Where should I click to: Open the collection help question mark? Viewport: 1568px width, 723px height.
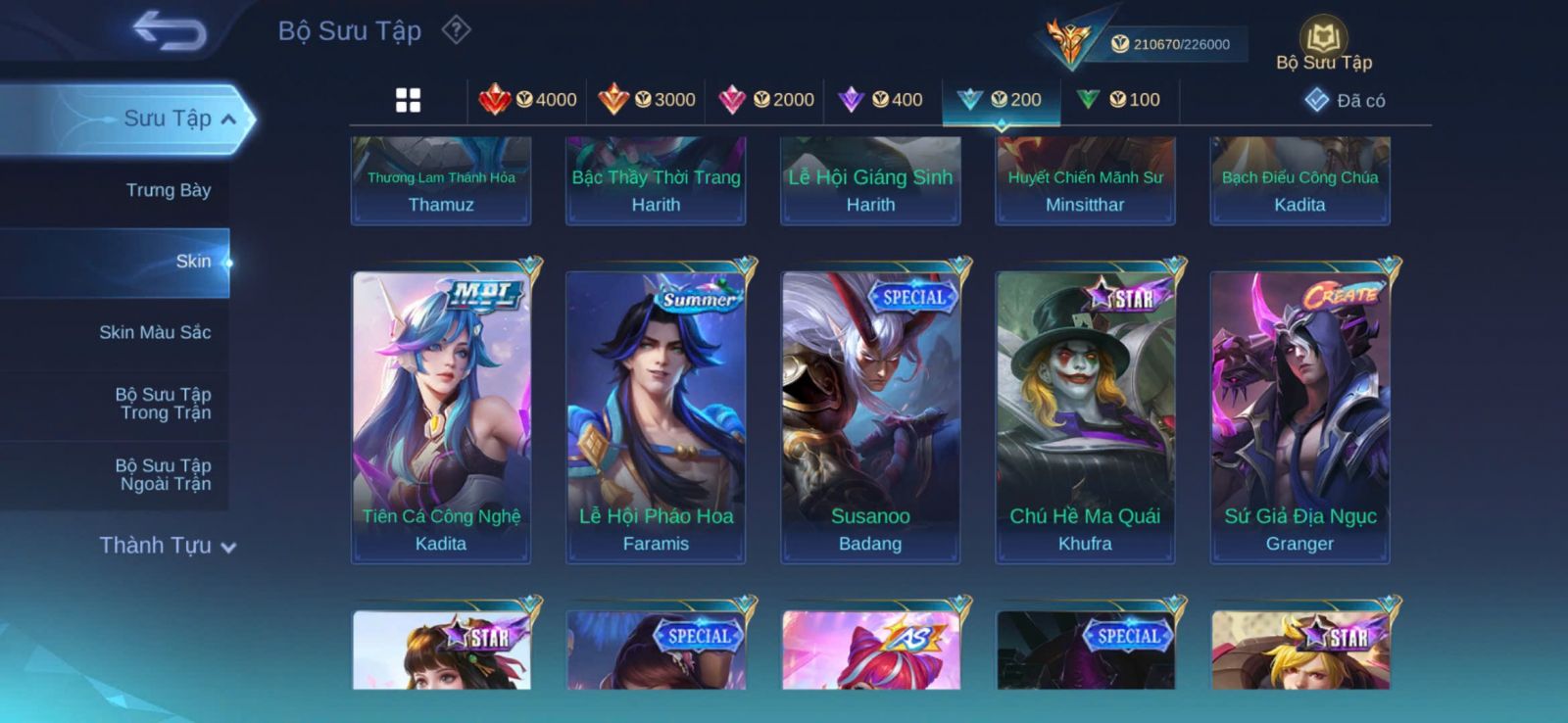click(456, 30)
